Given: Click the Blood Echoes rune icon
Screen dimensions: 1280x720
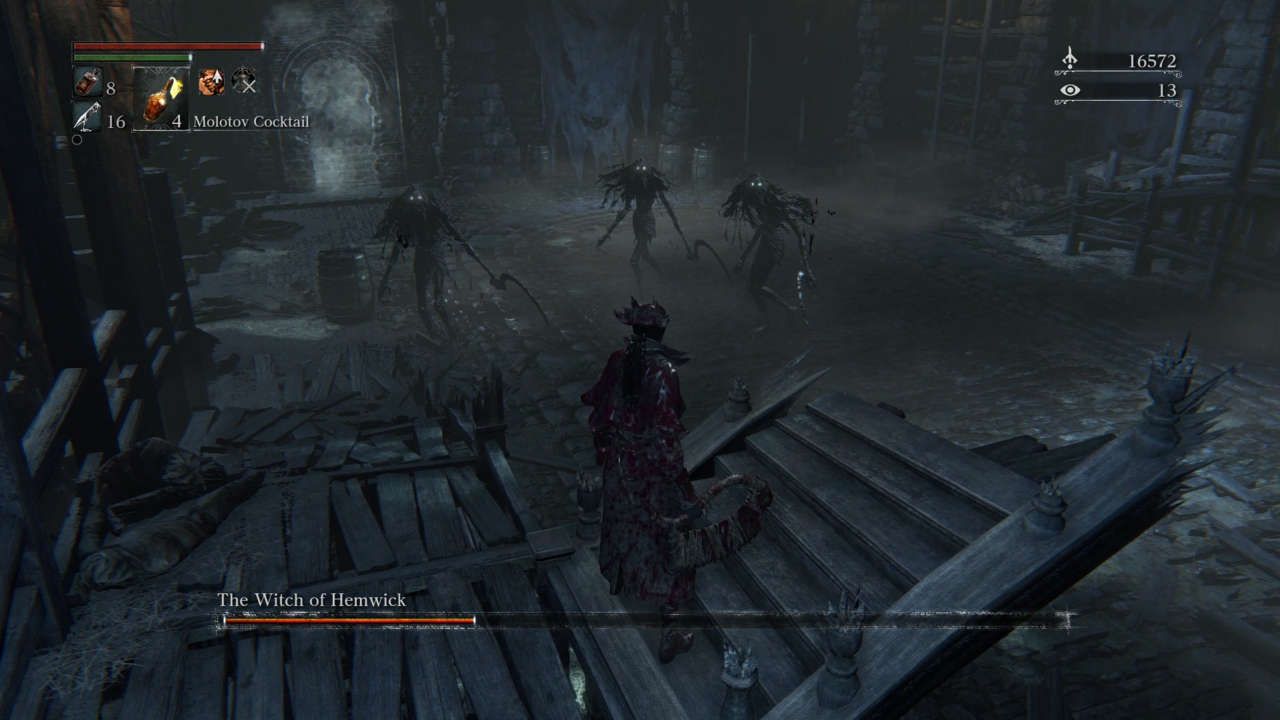Looking at the screenshot, I should click(x=1071, y=59).
